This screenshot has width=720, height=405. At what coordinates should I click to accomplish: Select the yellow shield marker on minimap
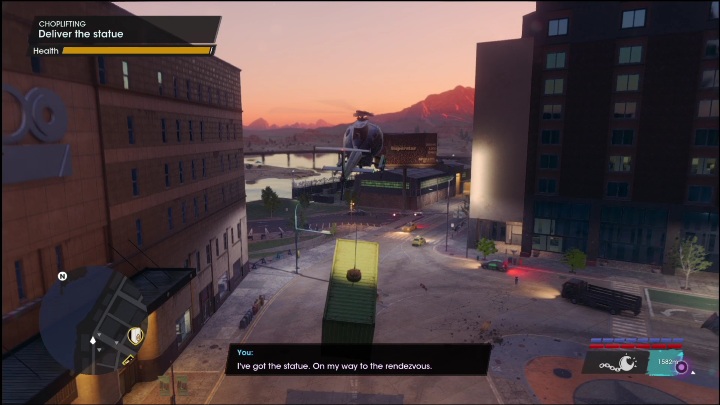pyautogui.click(x=137, y=335)
